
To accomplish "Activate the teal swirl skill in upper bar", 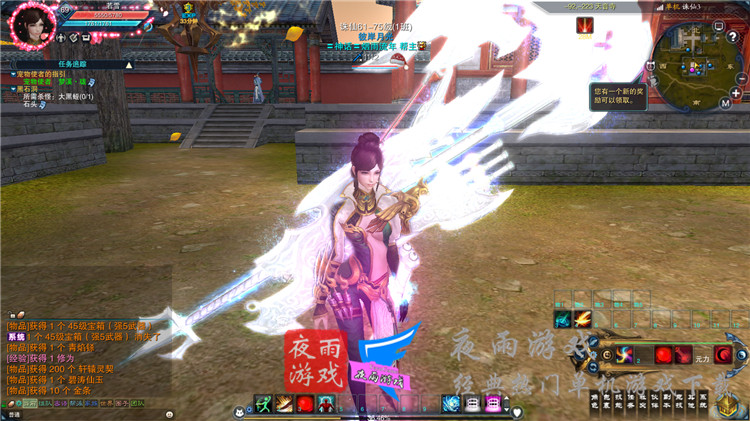I will 562,318.
